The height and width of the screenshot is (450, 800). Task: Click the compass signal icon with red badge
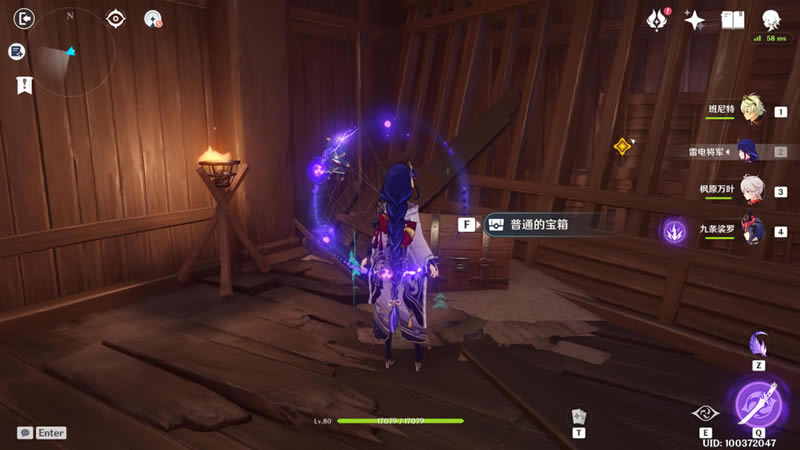(153, 18)
